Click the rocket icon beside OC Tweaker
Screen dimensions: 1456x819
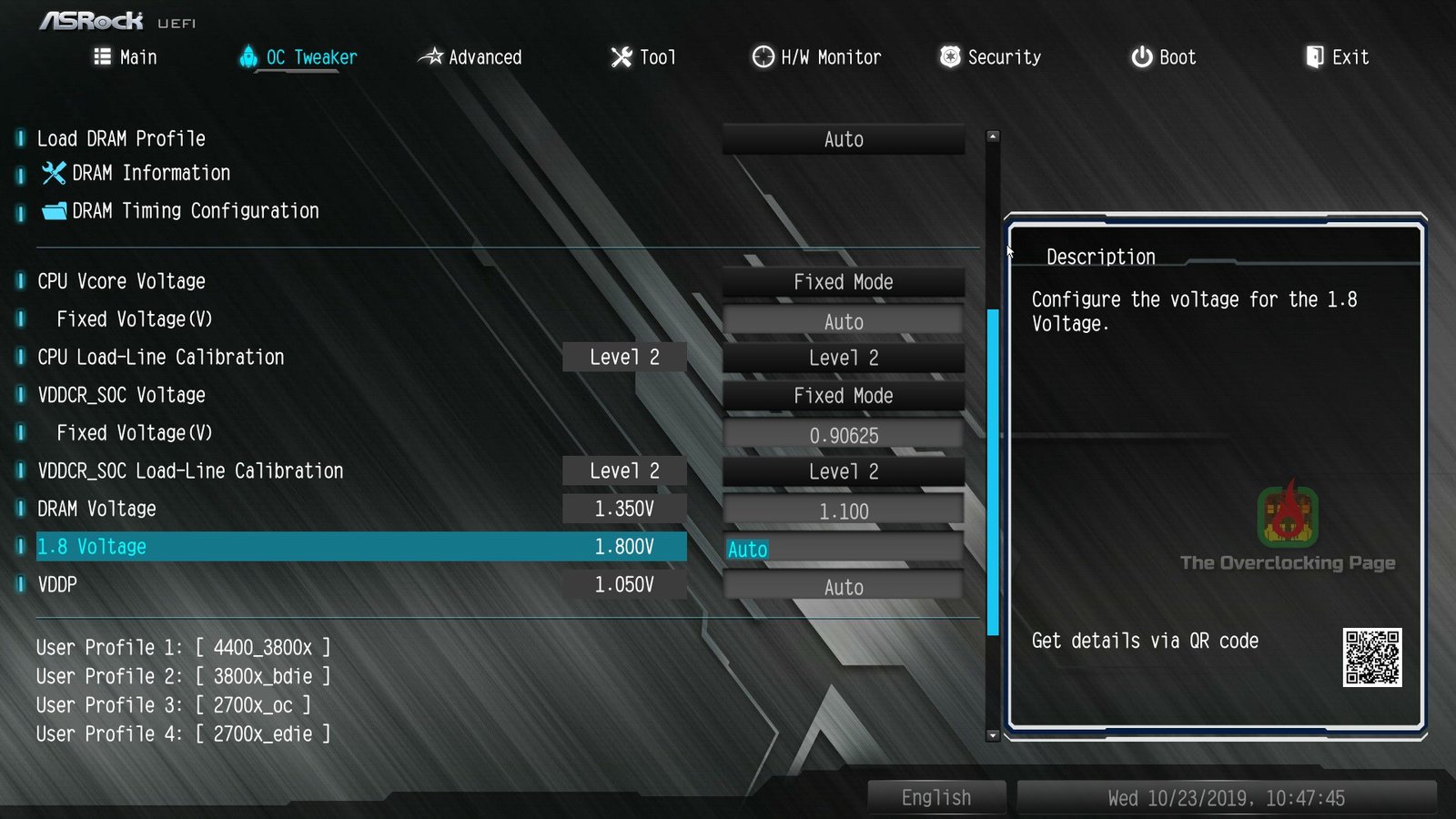tap(248, 56)
